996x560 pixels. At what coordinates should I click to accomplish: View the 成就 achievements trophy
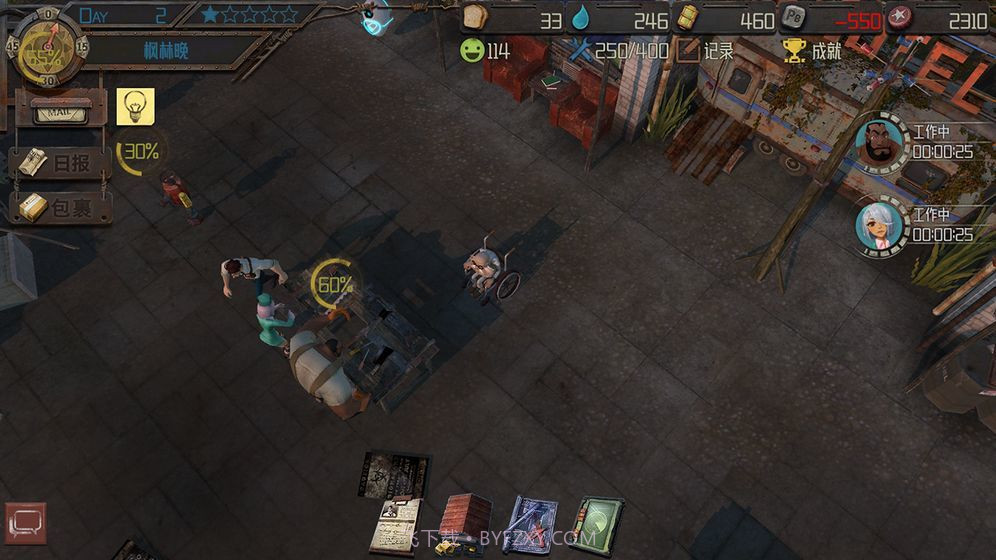coord(813,50)
